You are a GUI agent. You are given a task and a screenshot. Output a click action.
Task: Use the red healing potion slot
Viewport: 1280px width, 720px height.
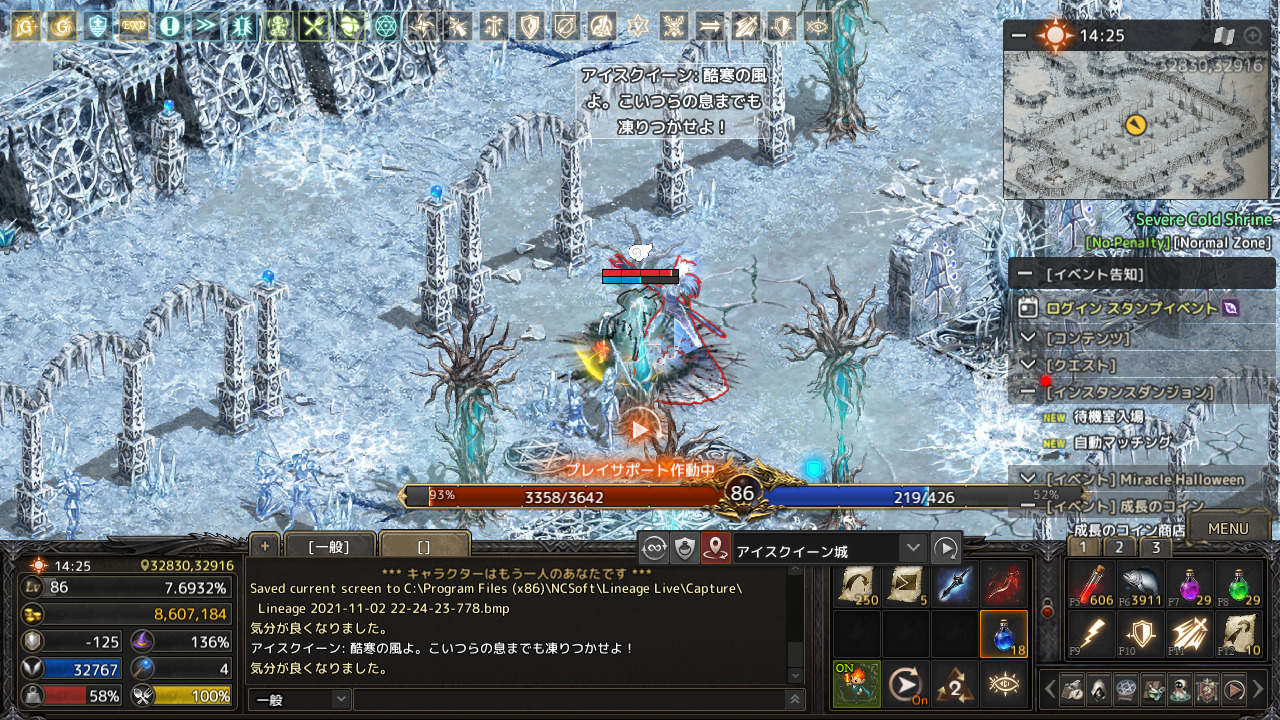coord(1090,584)
